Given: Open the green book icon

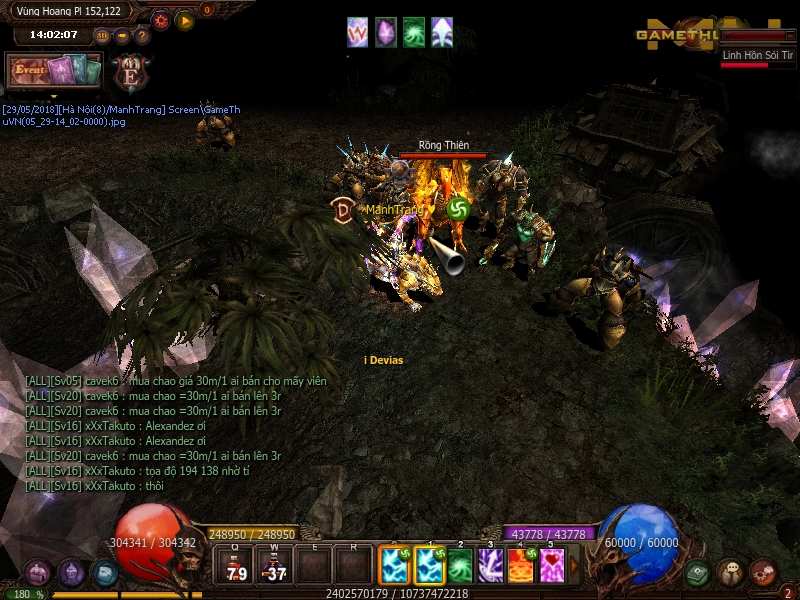Looking at the screenshot, I should click(698, 573).
